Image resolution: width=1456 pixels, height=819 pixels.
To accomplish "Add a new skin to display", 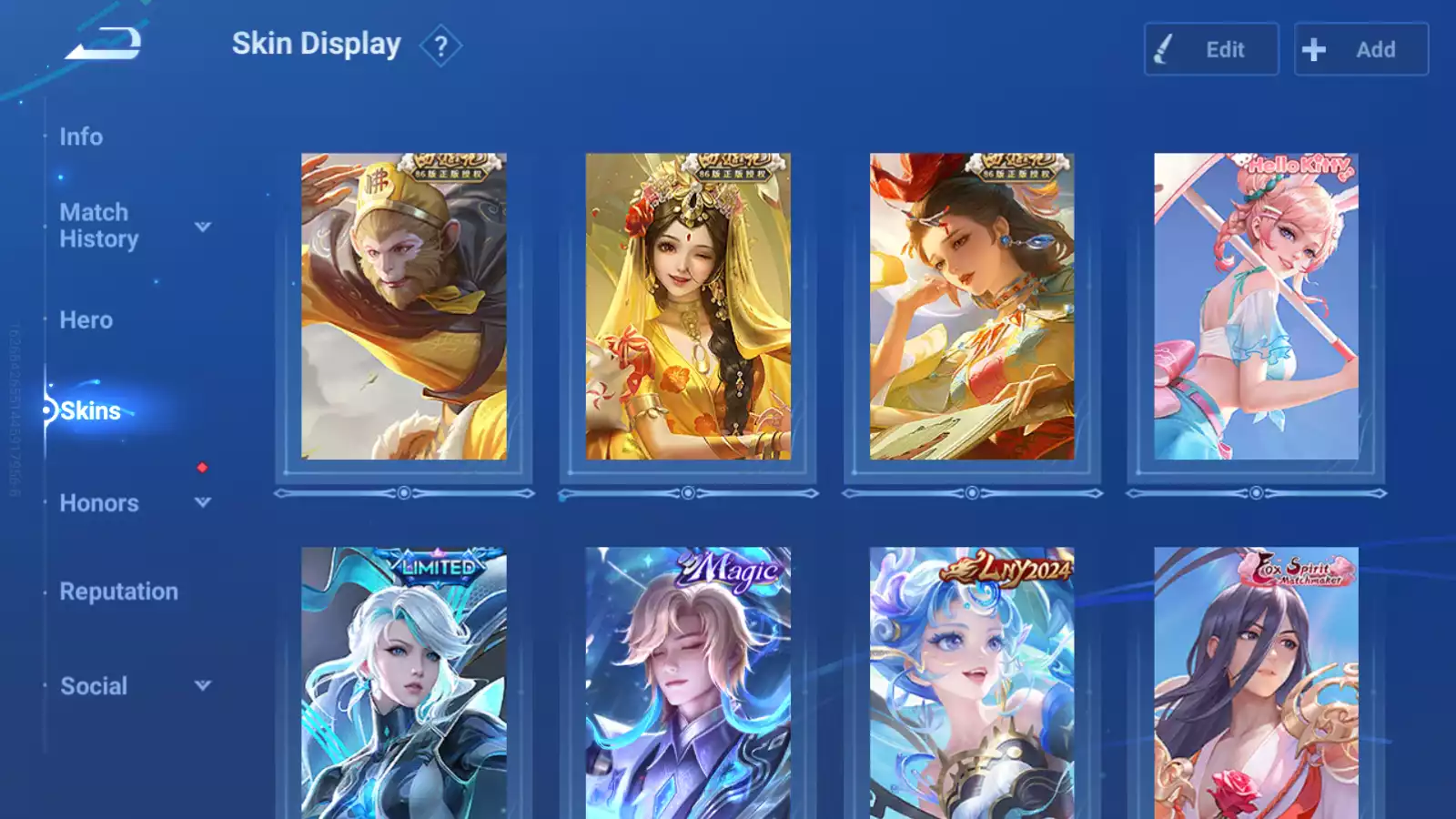I will (1361, 49).
